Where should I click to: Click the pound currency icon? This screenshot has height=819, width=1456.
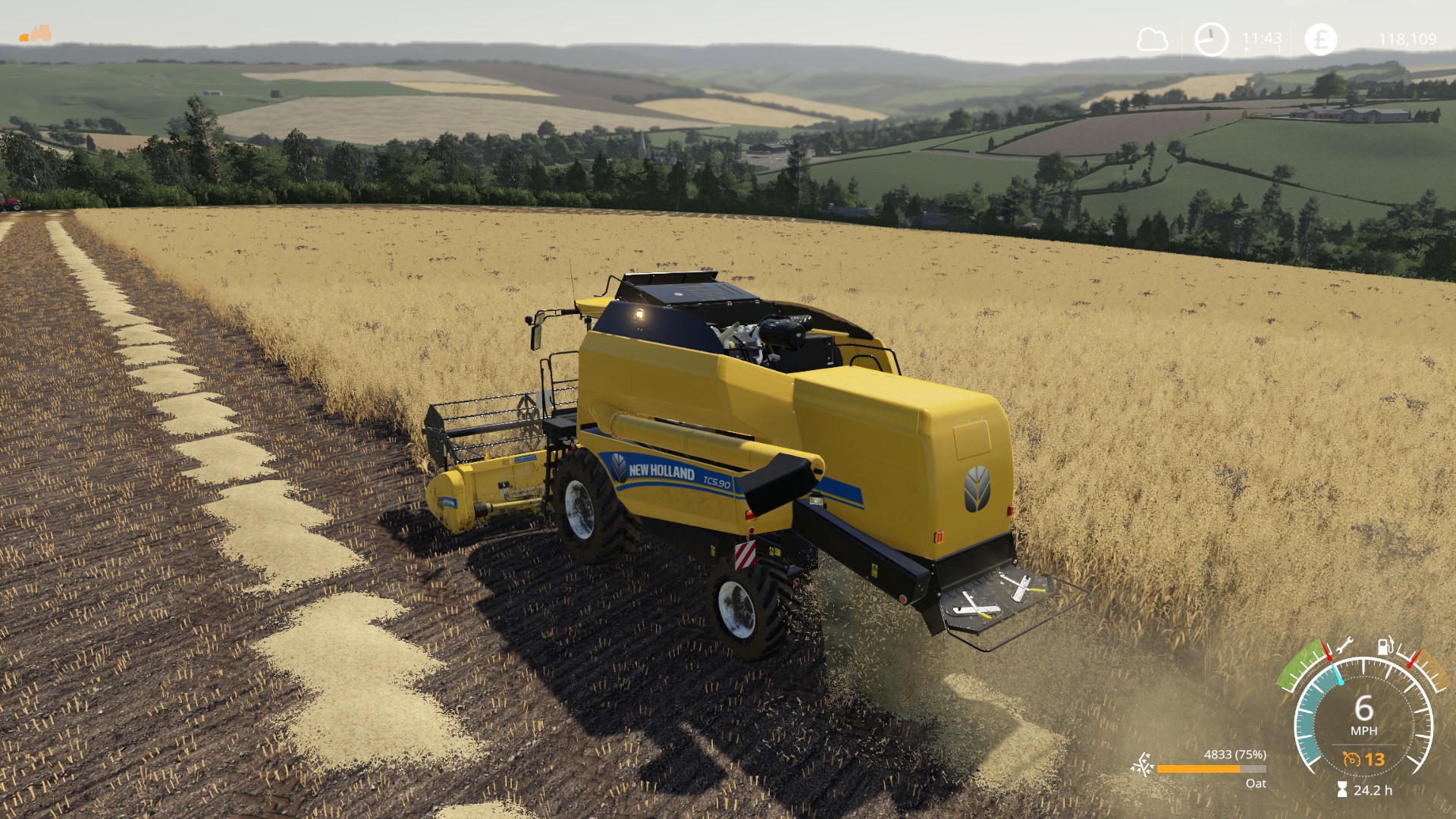[1320, 39]
